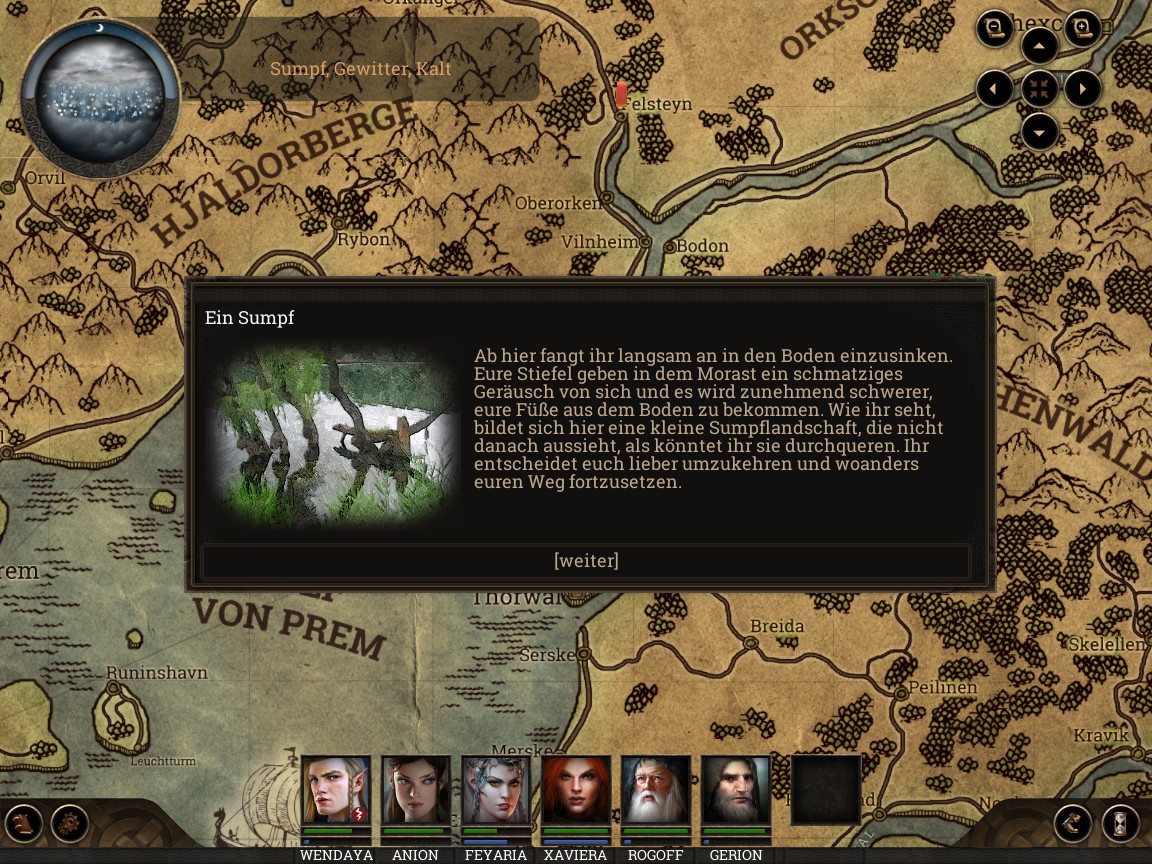Viewport: 1152px width, 864px height.
Task: Pan the map down with down arrow
Action: click(1040, 132)
